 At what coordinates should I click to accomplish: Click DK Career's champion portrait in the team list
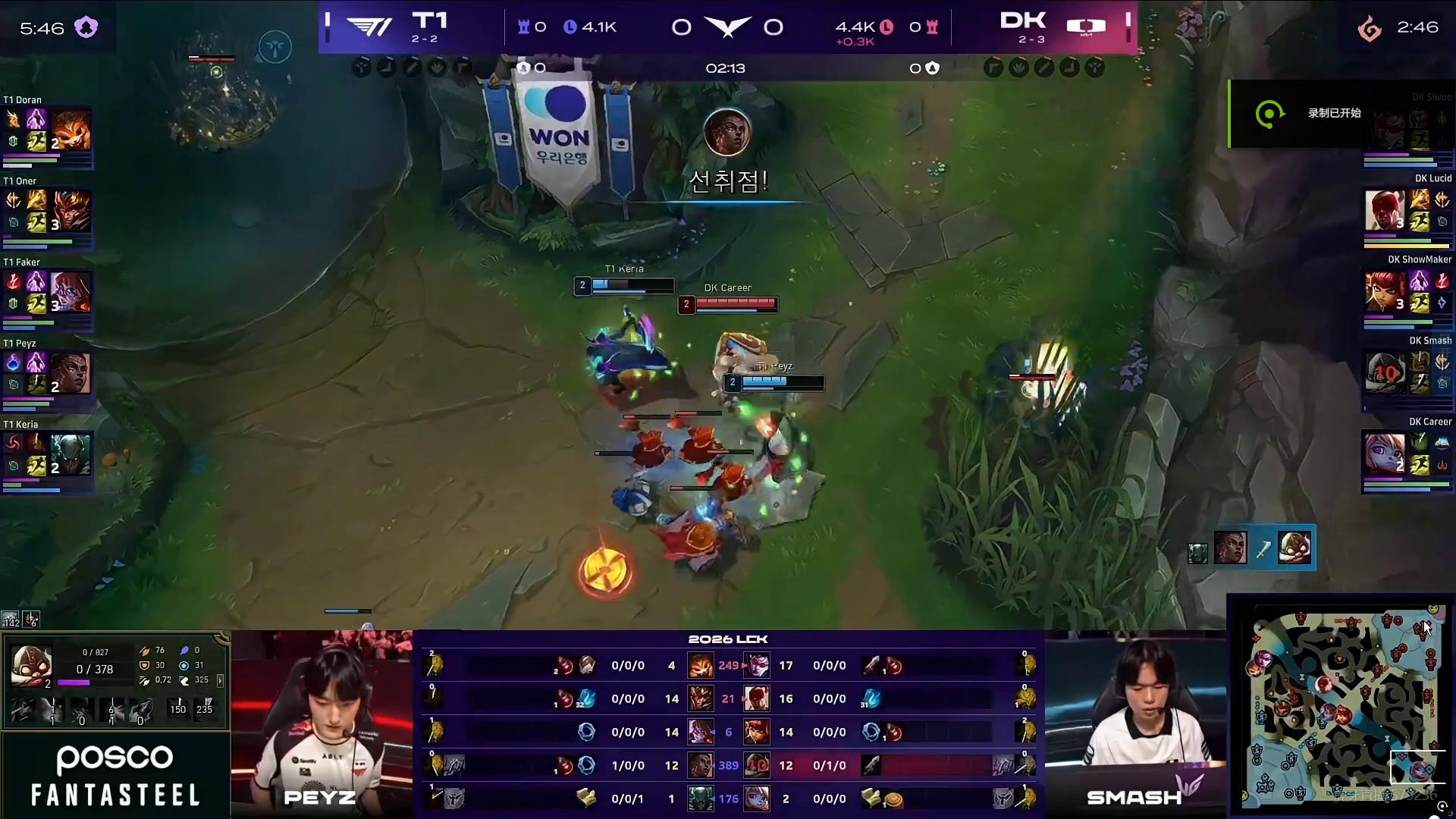point(1385,454)
